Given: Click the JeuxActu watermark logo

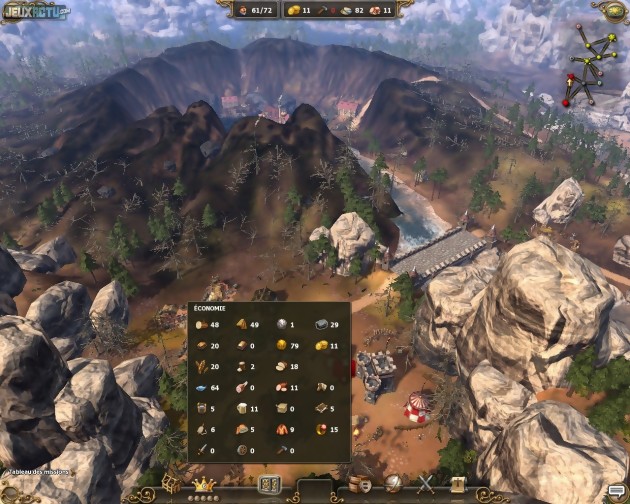Looking at the screenshot, I should click(36, 12).
